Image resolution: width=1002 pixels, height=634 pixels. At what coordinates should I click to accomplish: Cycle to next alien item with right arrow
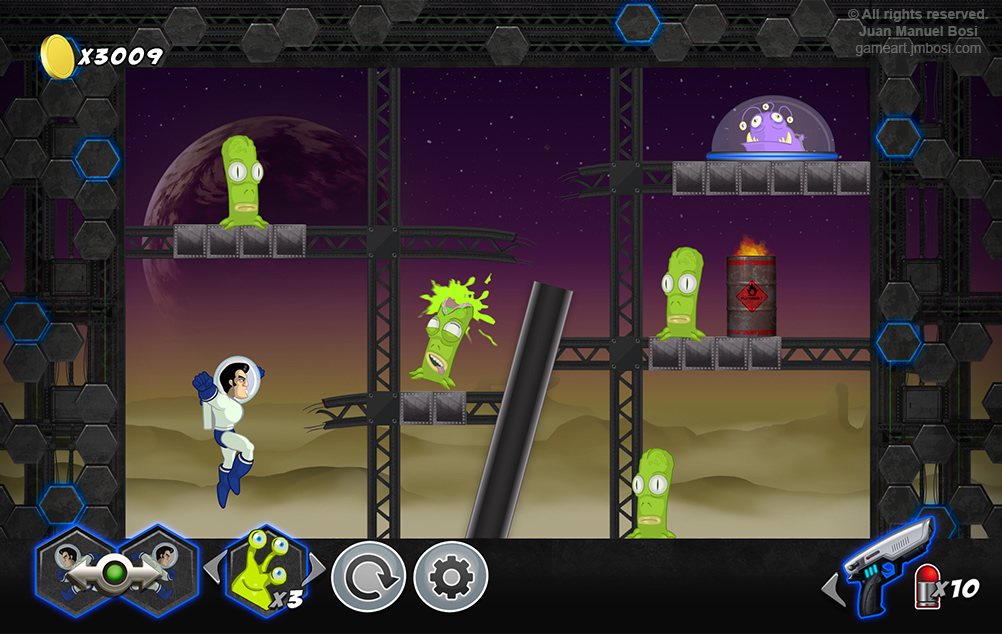point(317,570)
